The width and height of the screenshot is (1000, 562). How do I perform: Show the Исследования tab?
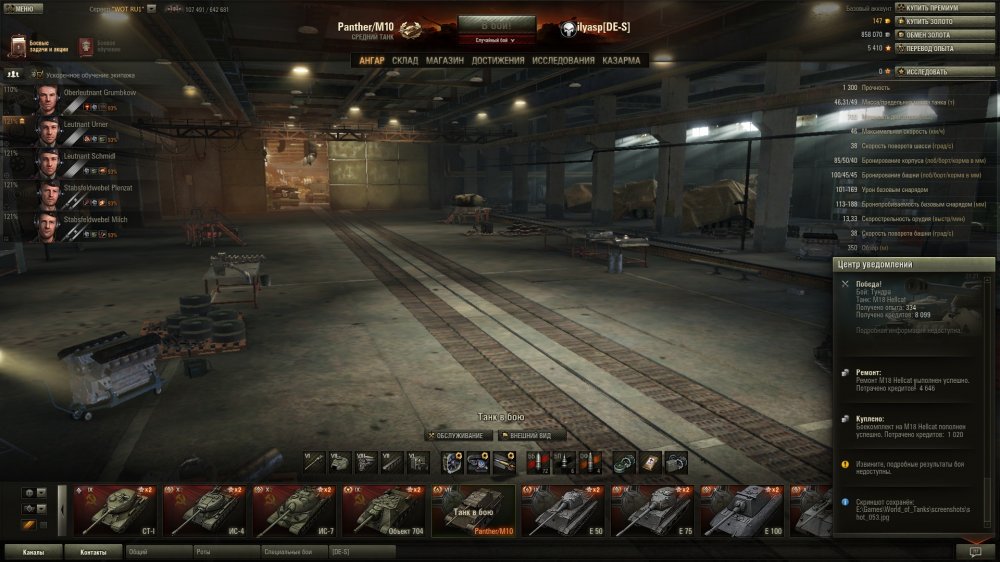[563, 60]
